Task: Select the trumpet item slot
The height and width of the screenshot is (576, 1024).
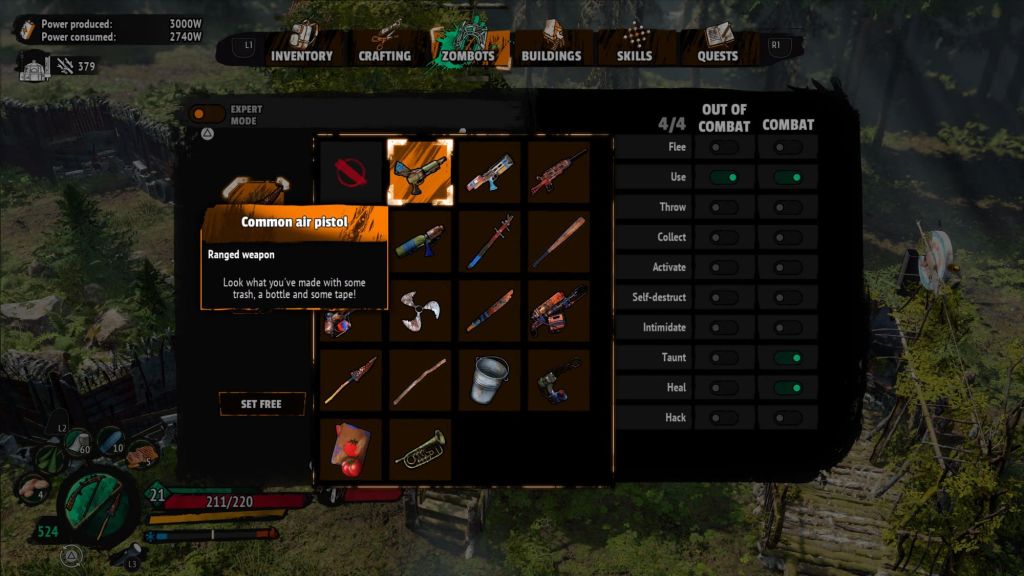Action: (420, 450)
